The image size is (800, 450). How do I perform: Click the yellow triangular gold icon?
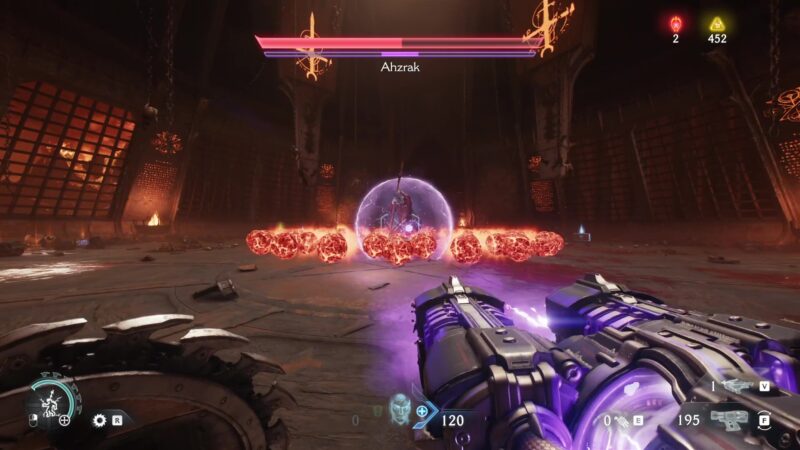[716, 24]
